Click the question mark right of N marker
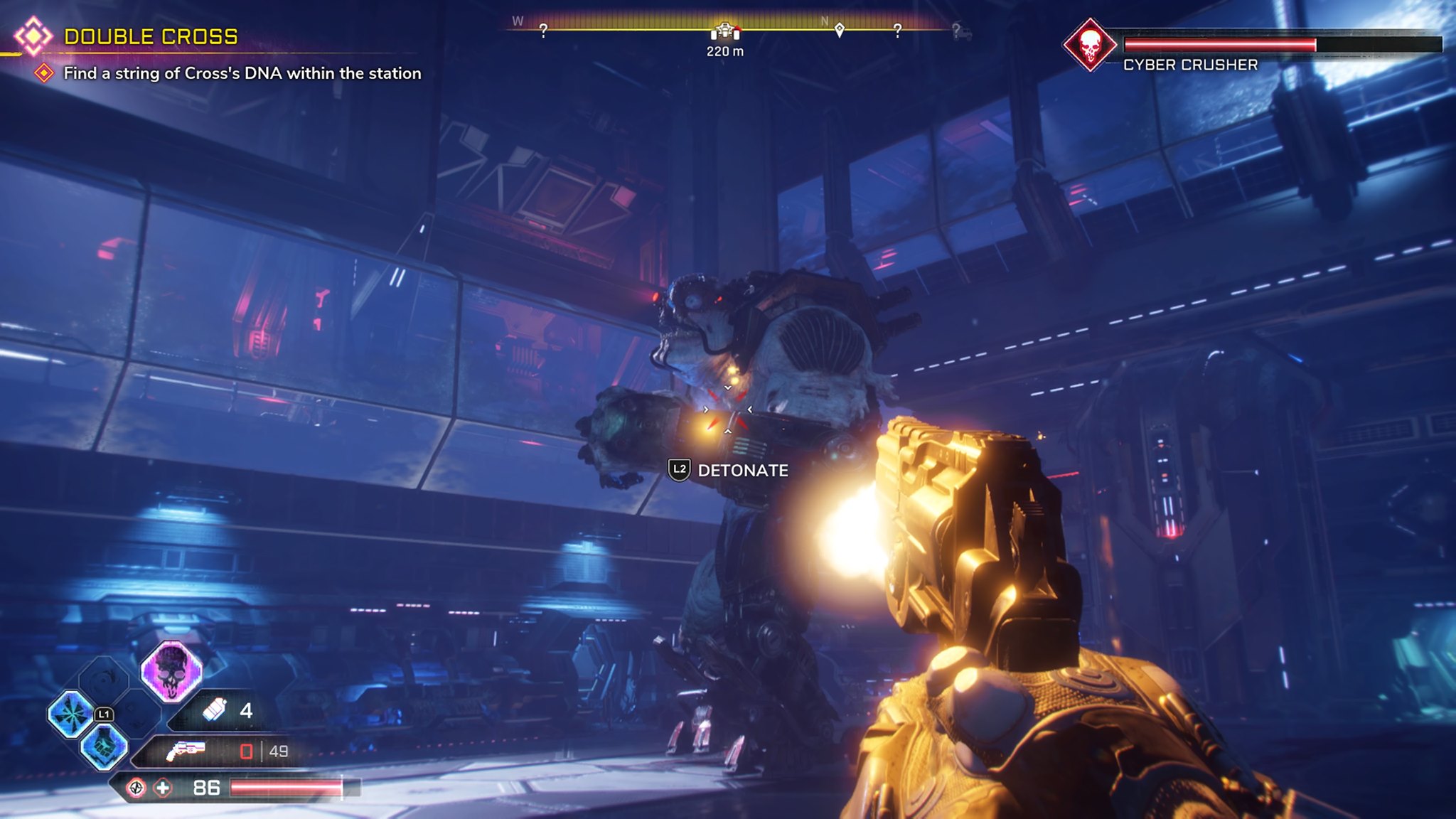Screen dimensions: 1456x819 pos(897,30)
